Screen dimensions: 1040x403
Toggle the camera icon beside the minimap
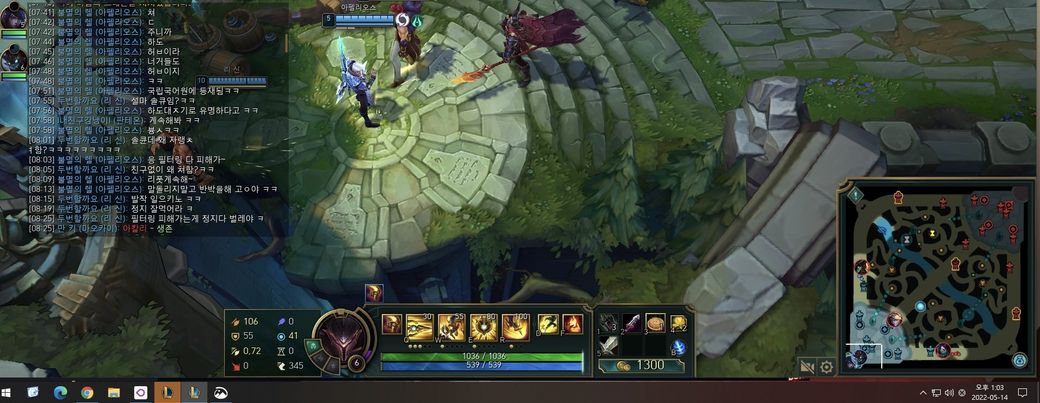pos(806,367)
